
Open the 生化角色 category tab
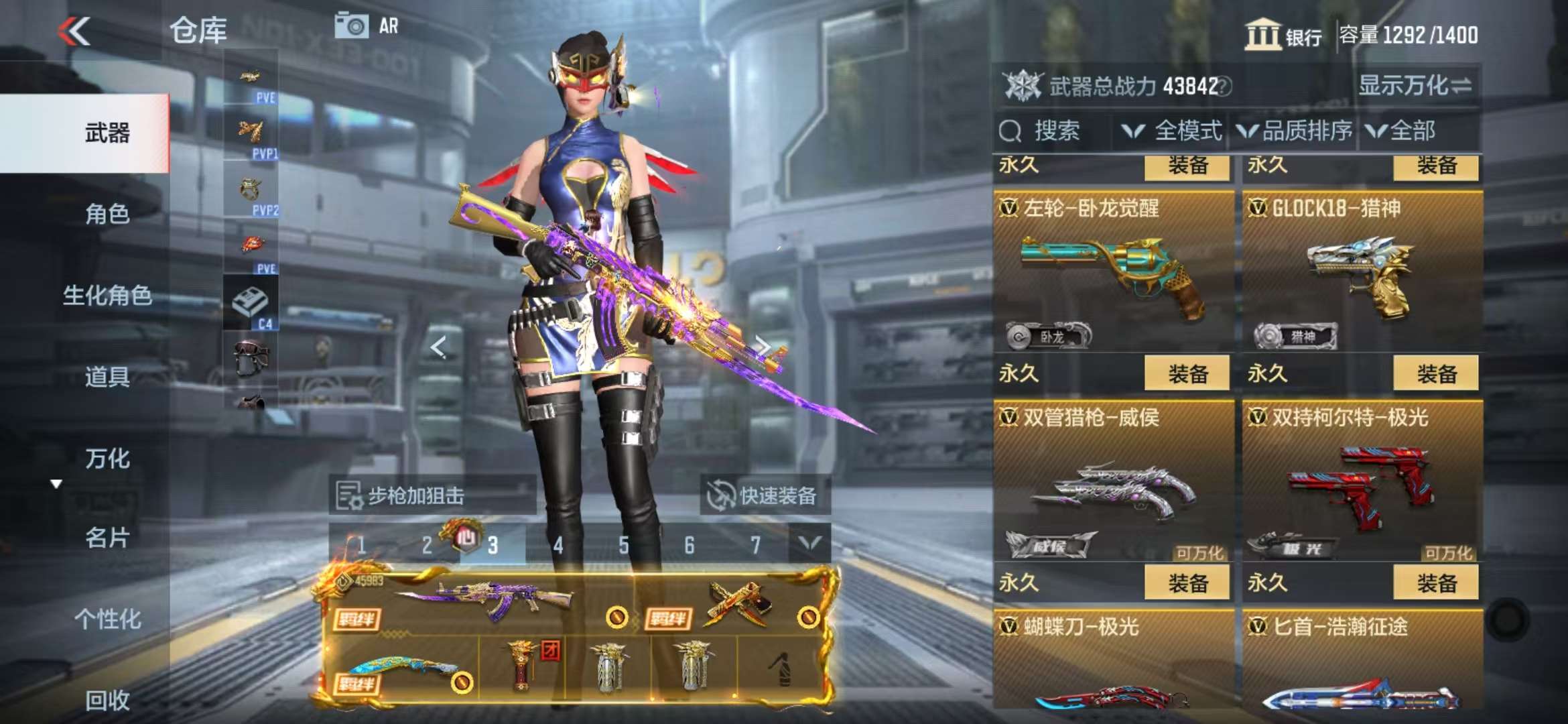click(107, 295)
